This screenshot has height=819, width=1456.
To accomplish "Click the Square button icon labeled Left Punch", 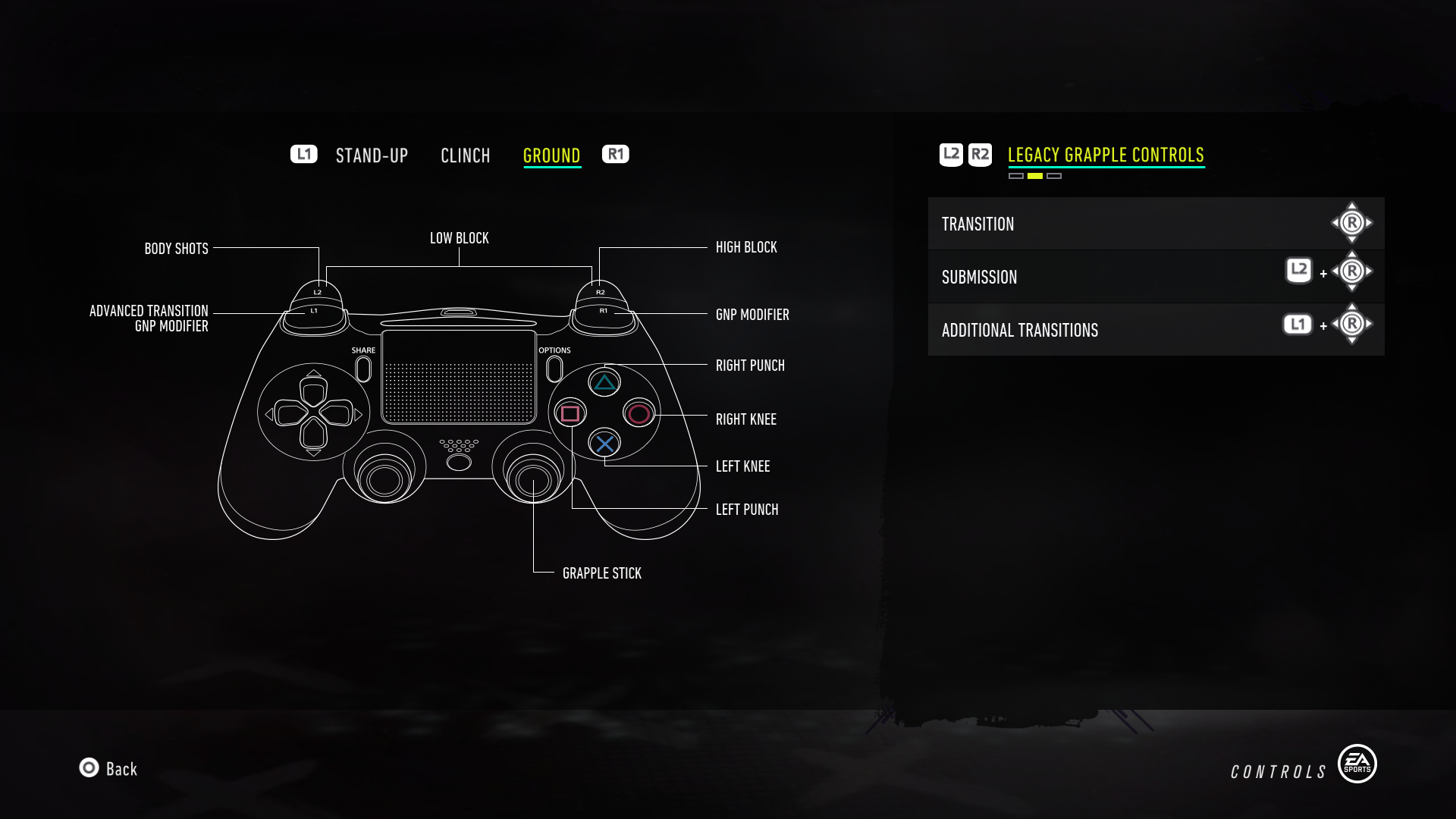I will coord(570,413).
